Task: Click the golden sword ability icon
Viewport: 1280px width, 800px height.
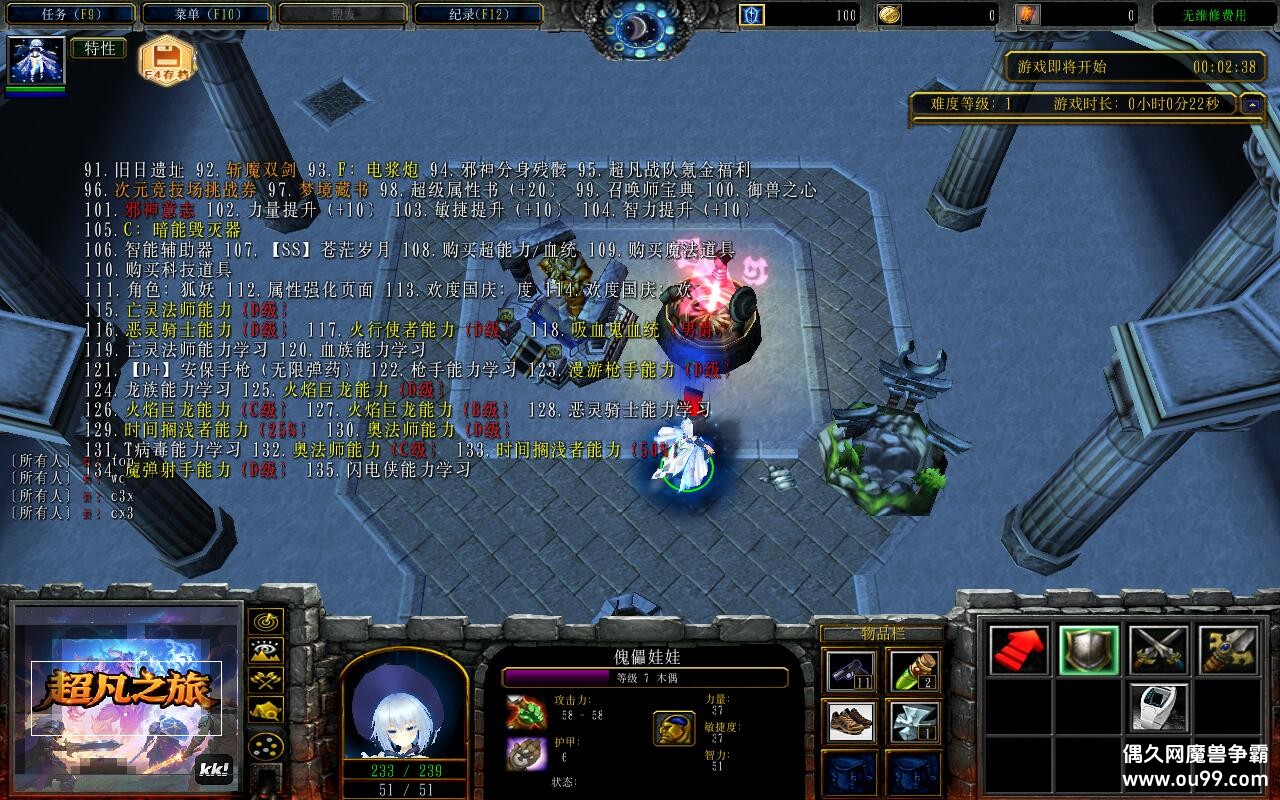Action: tap(1228, 650)
